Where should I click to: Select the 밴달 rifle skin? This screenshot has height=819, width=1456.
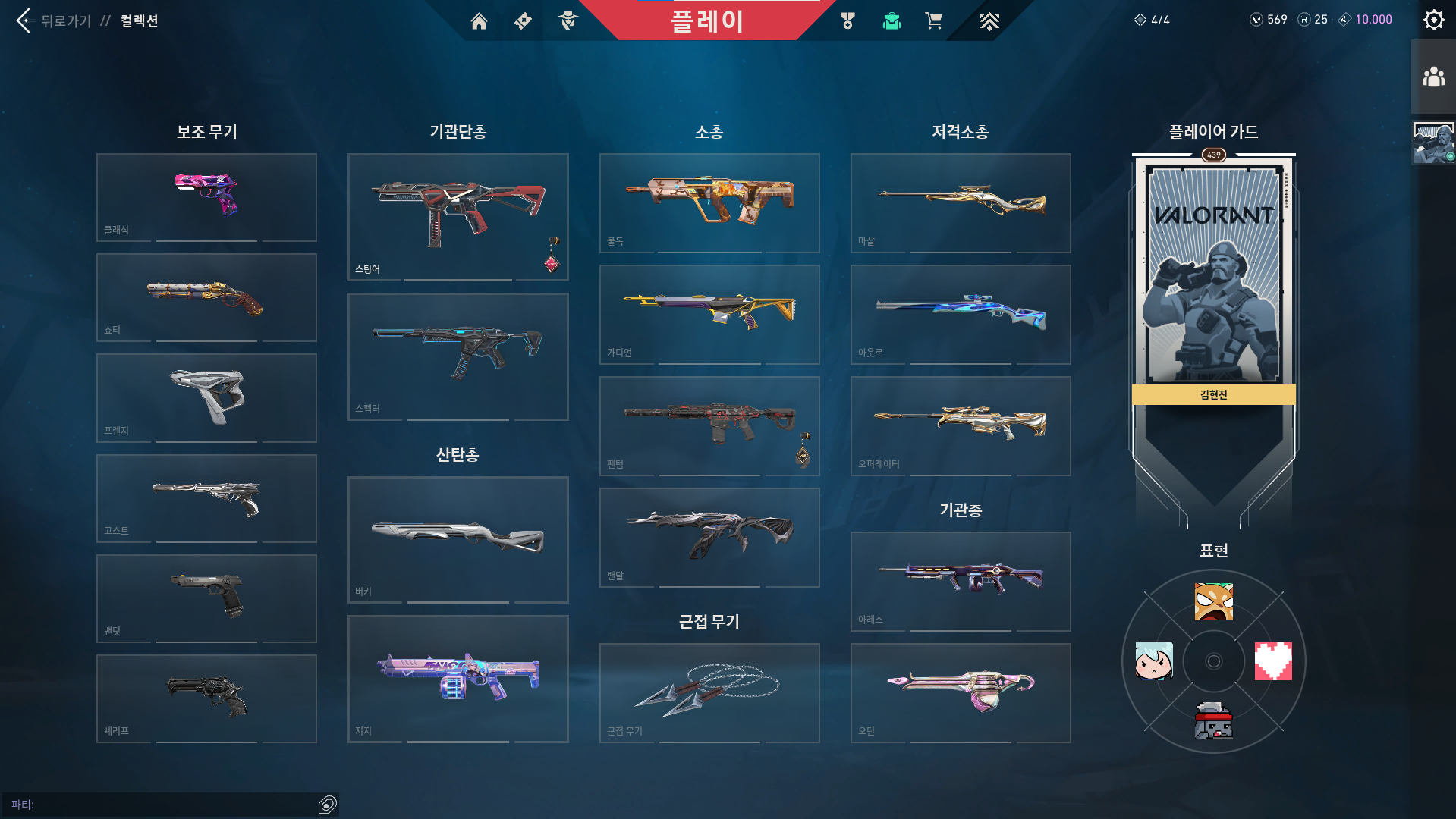tap(709, 537)
